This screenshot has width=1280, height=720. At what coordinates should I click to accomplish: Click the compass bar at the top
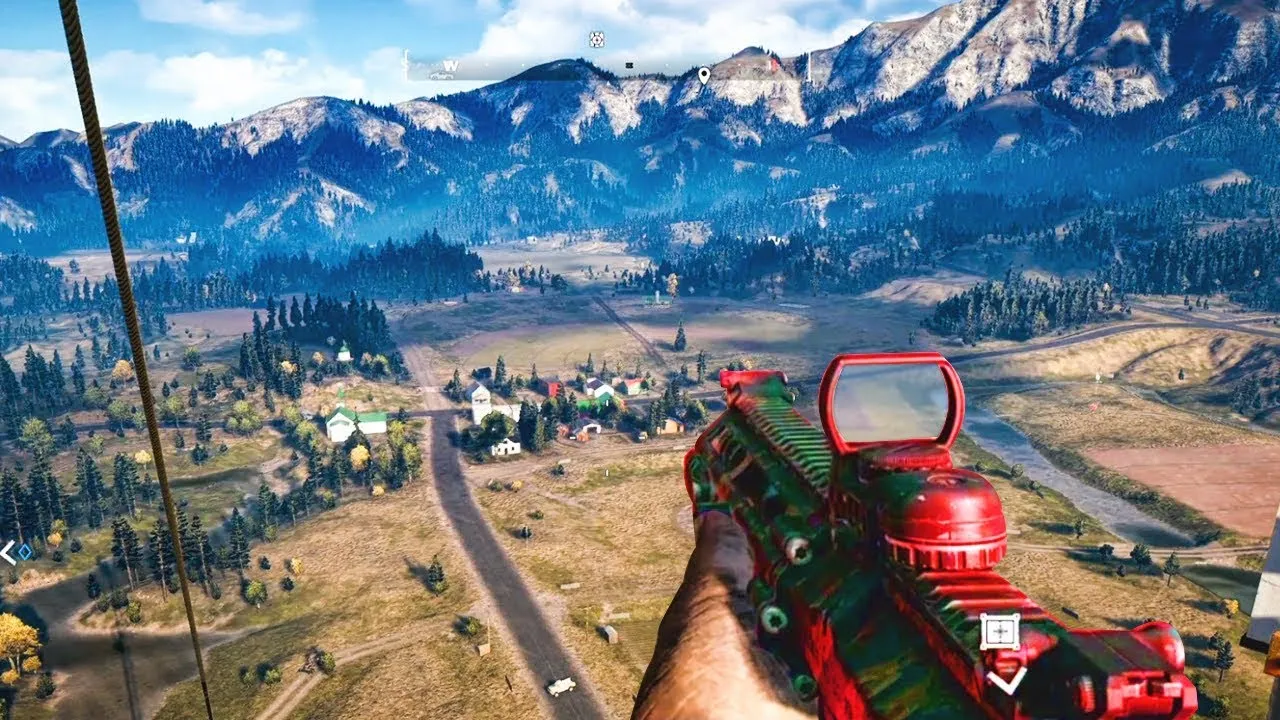608,68
